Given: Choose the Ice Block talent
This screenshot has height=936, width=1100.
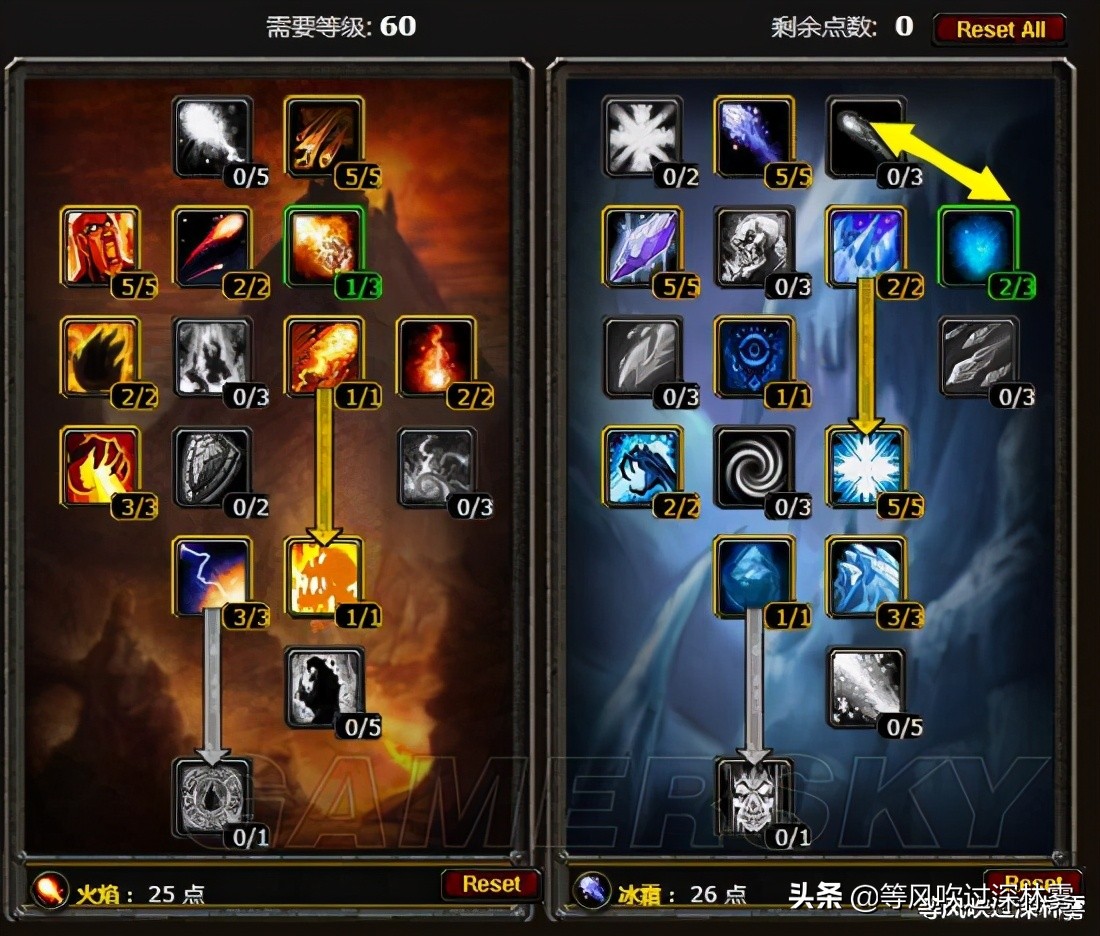Looking at the screenshot, I should click(x=753, y=576).
